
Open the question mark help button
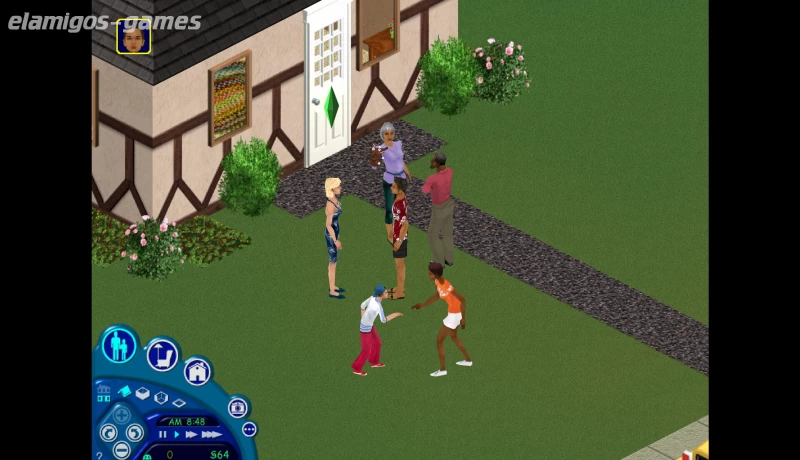pyautogui.click(x=98, y=455)
